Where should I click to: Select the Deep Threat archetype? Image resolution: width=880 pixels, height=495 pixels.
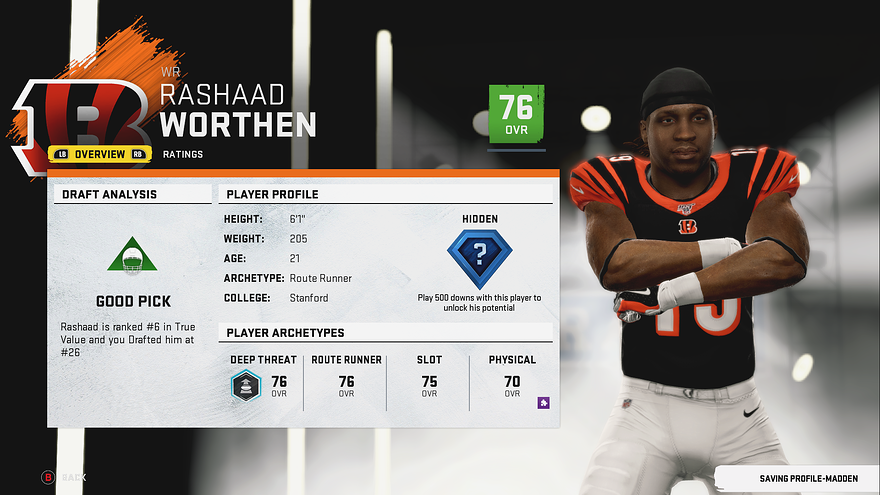click(262, 382)
